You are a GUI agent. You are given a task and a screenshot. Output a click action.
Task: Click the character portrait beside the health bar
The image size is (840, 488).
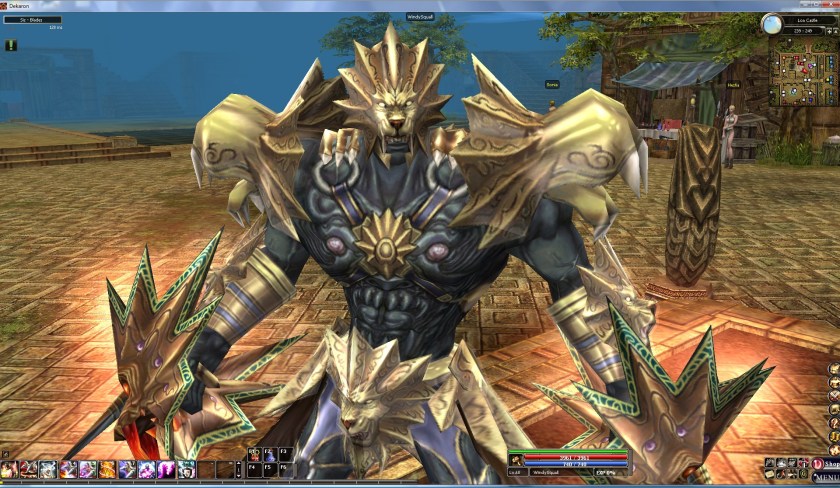[x=517, y=459]
